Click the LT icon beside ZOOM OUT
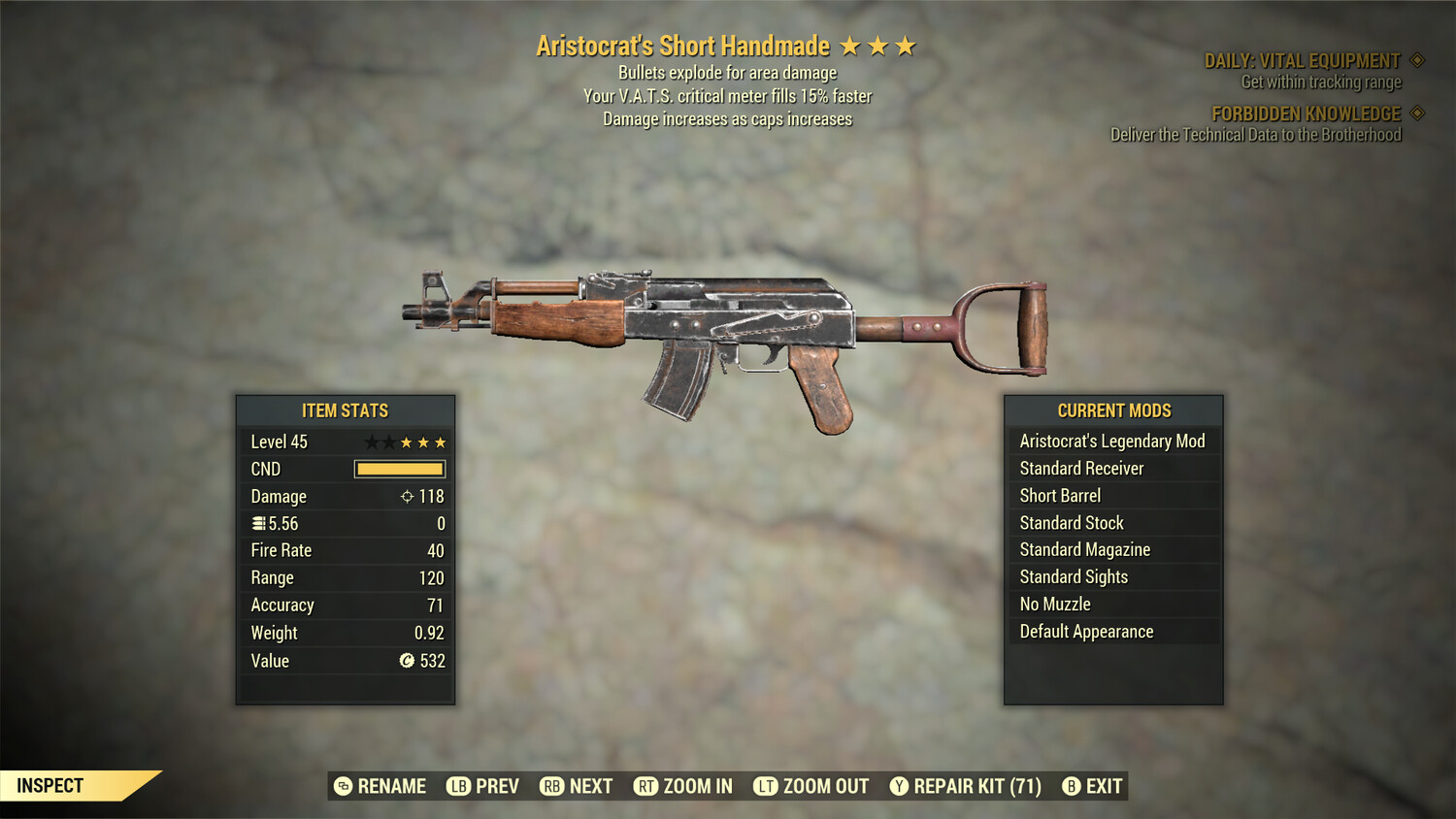The height and width of the screenshot is (819, 1456). click(764, 786)
